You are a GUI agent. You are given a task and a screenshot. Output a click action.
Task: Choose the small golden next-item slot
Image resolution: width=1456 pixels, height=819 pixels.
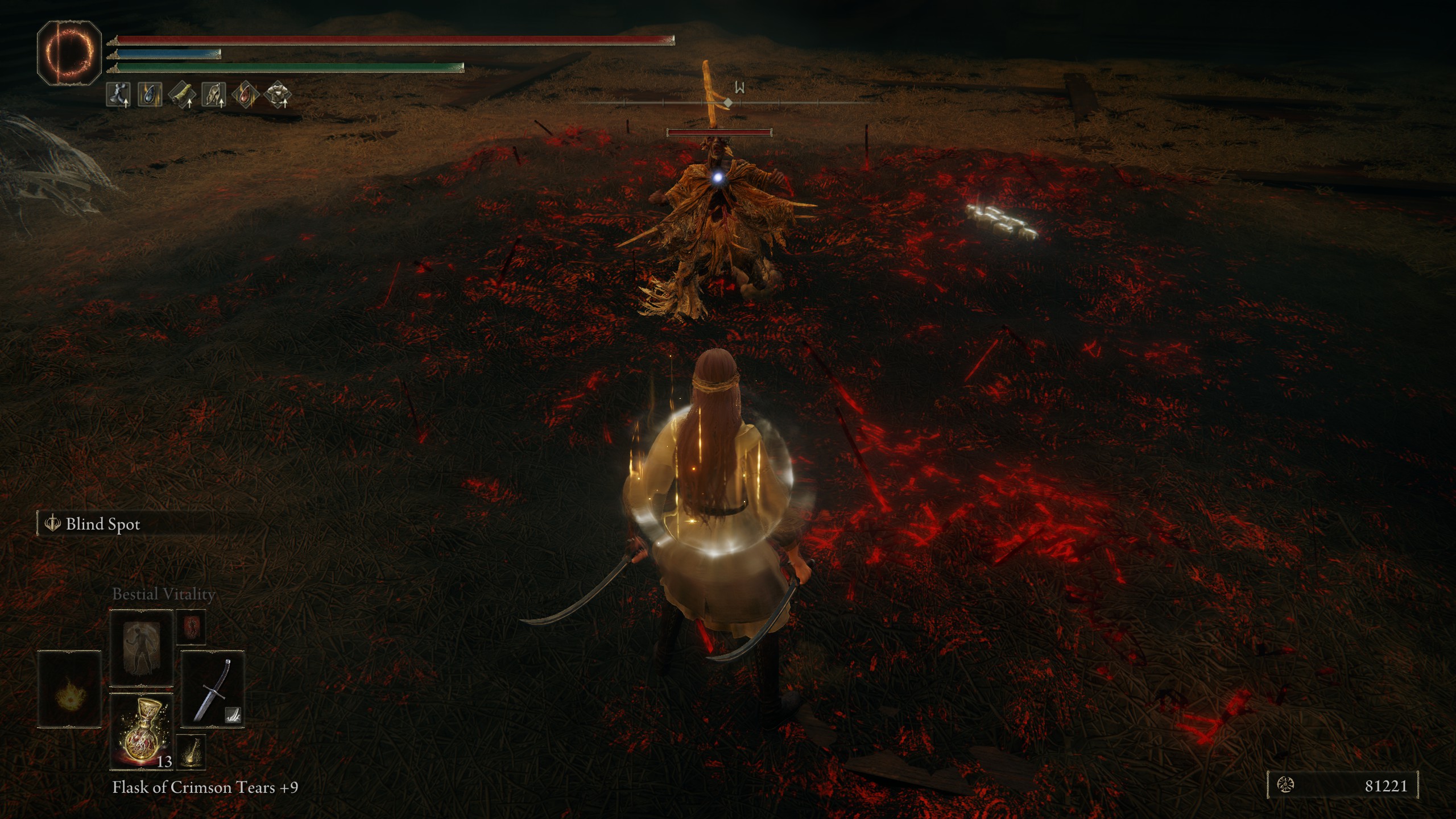coord(191,752)
